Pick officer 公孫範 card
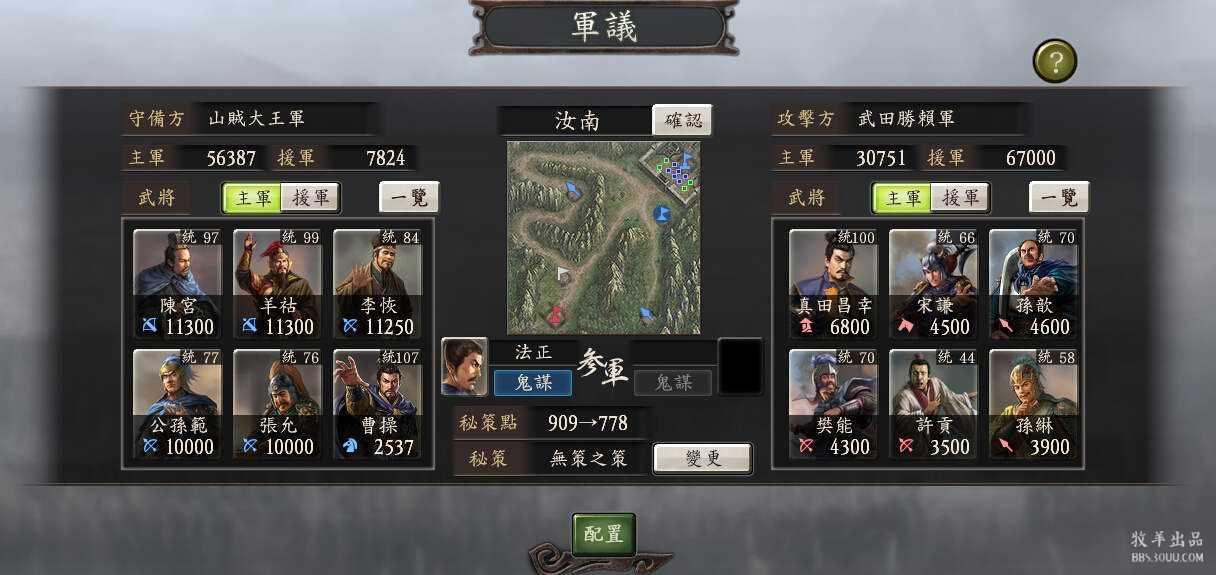Viewport: 1216px width, 575px height. (178, 404)
